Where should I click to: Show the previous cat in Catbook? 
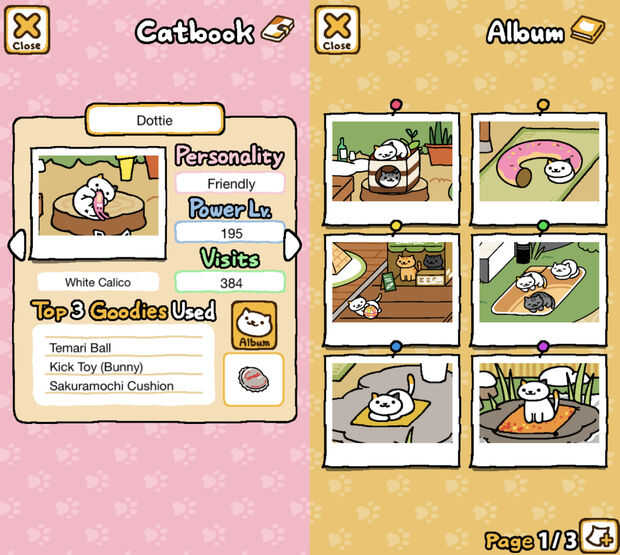16,245
